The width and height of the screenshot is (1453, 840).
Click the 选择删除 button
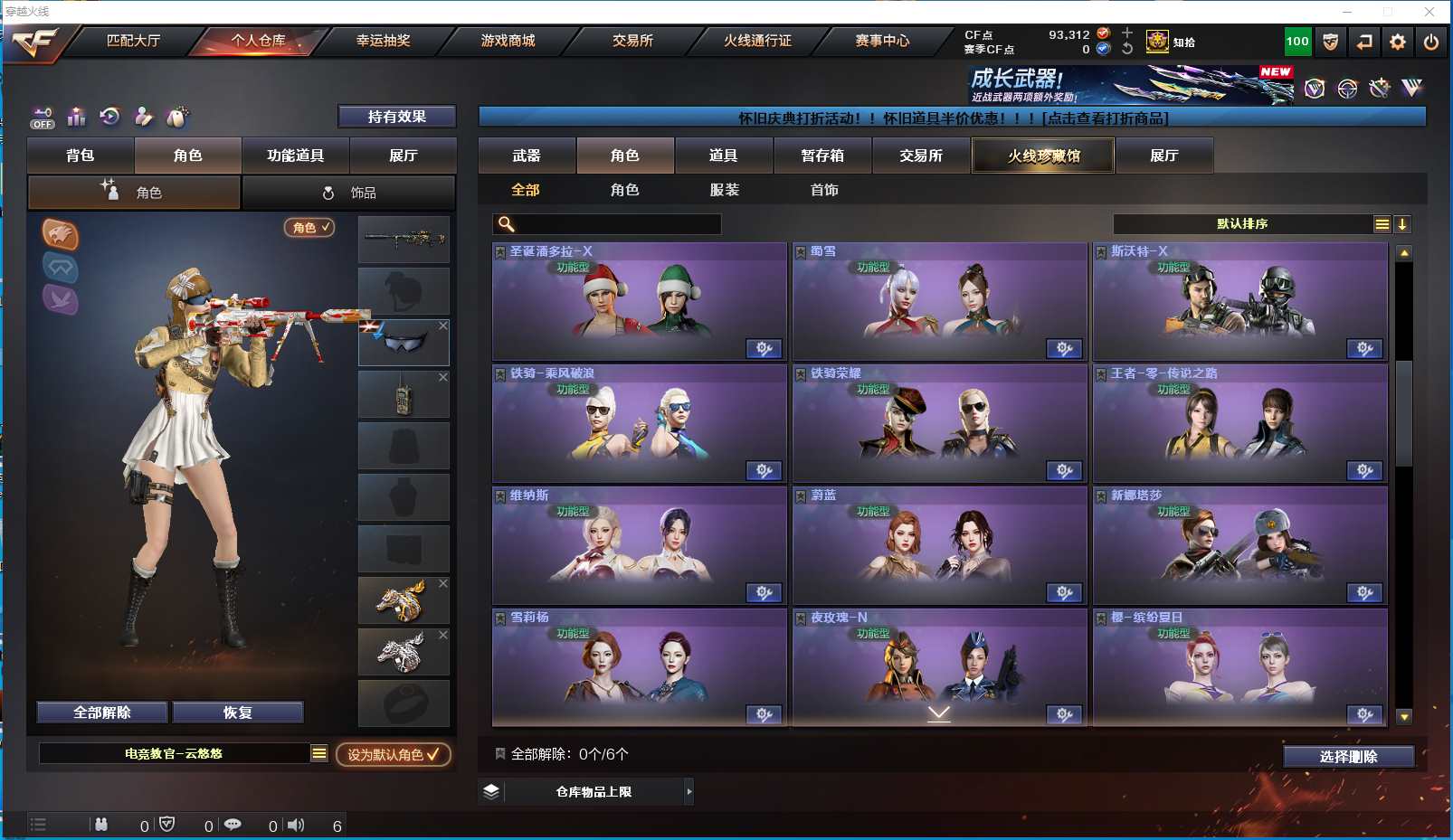point(1348,757)
